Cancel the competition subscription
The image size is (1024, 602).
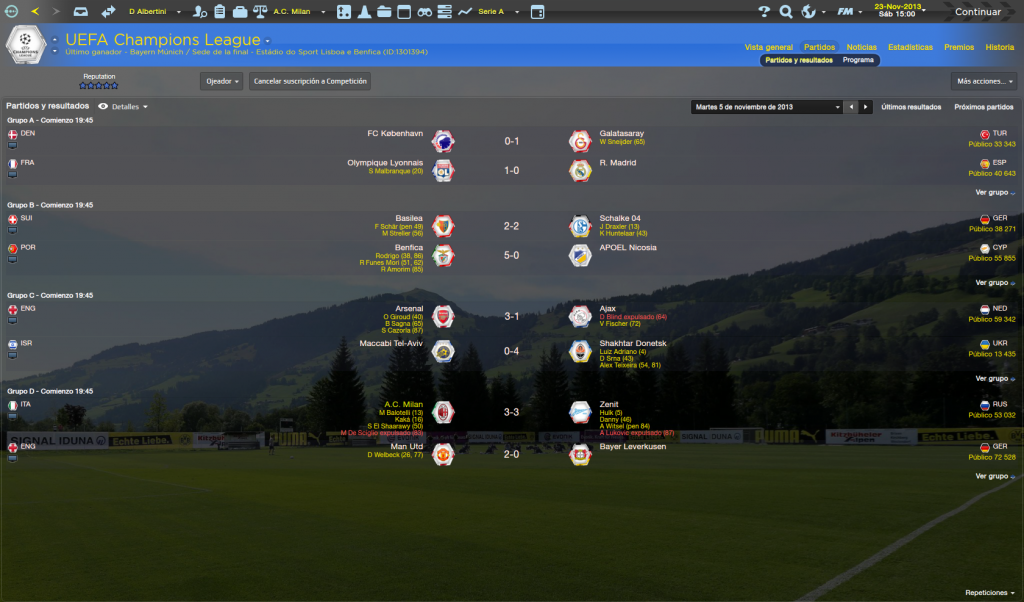pos(310,81)
